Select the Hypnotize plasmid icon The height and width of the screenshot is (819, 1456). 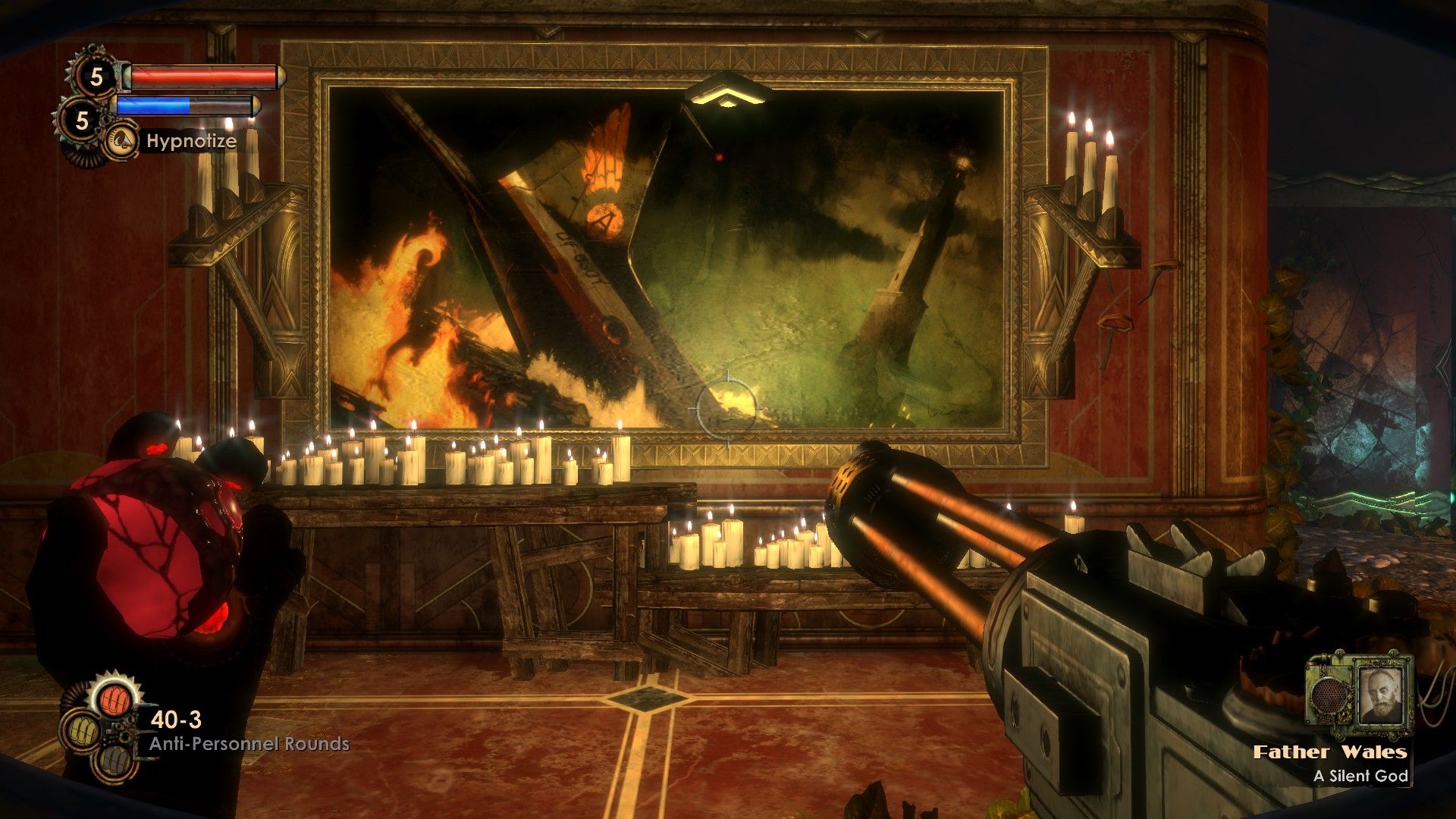tap(121, 141)
